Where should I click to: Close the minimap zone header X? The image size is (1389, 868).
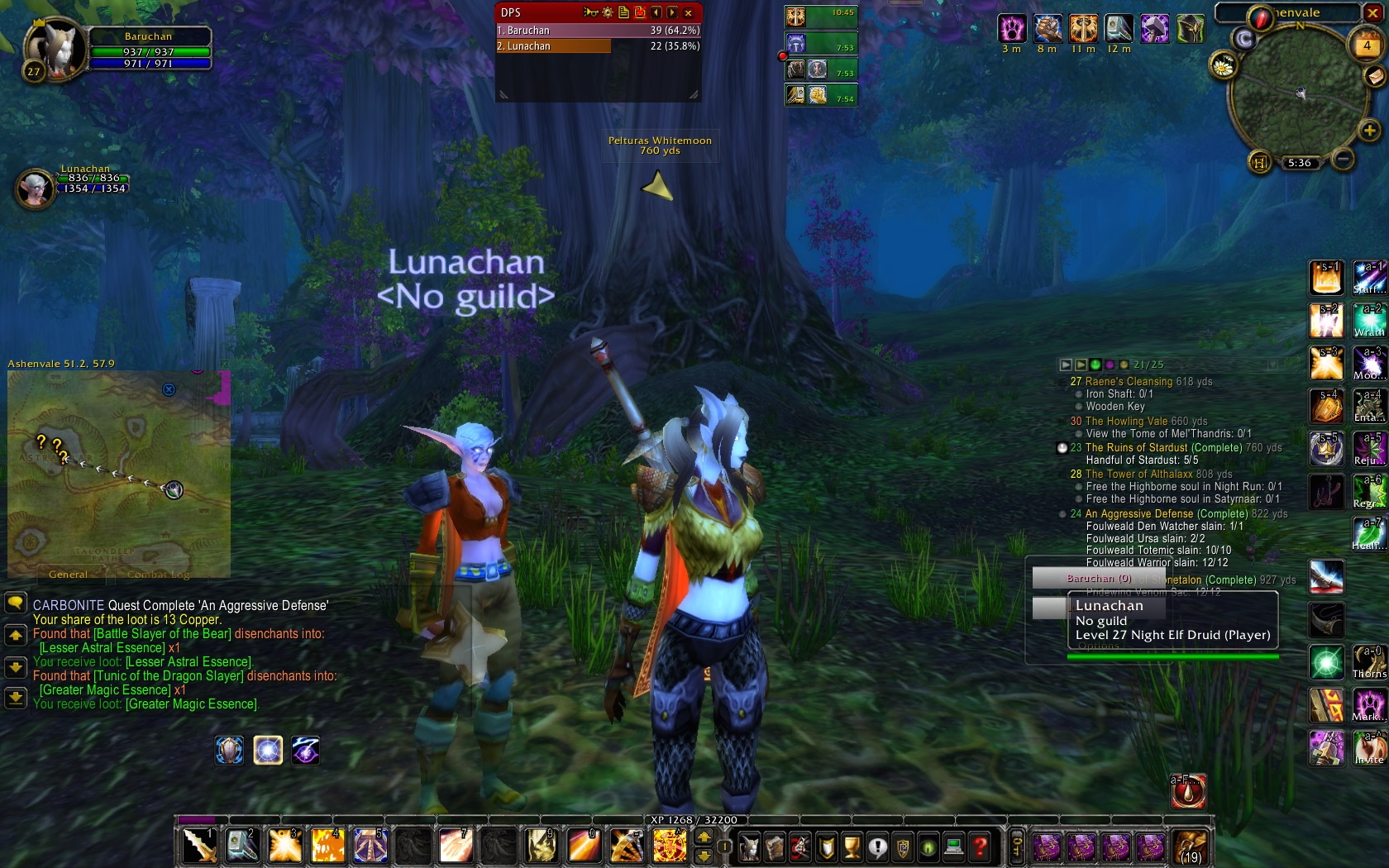1372,12
